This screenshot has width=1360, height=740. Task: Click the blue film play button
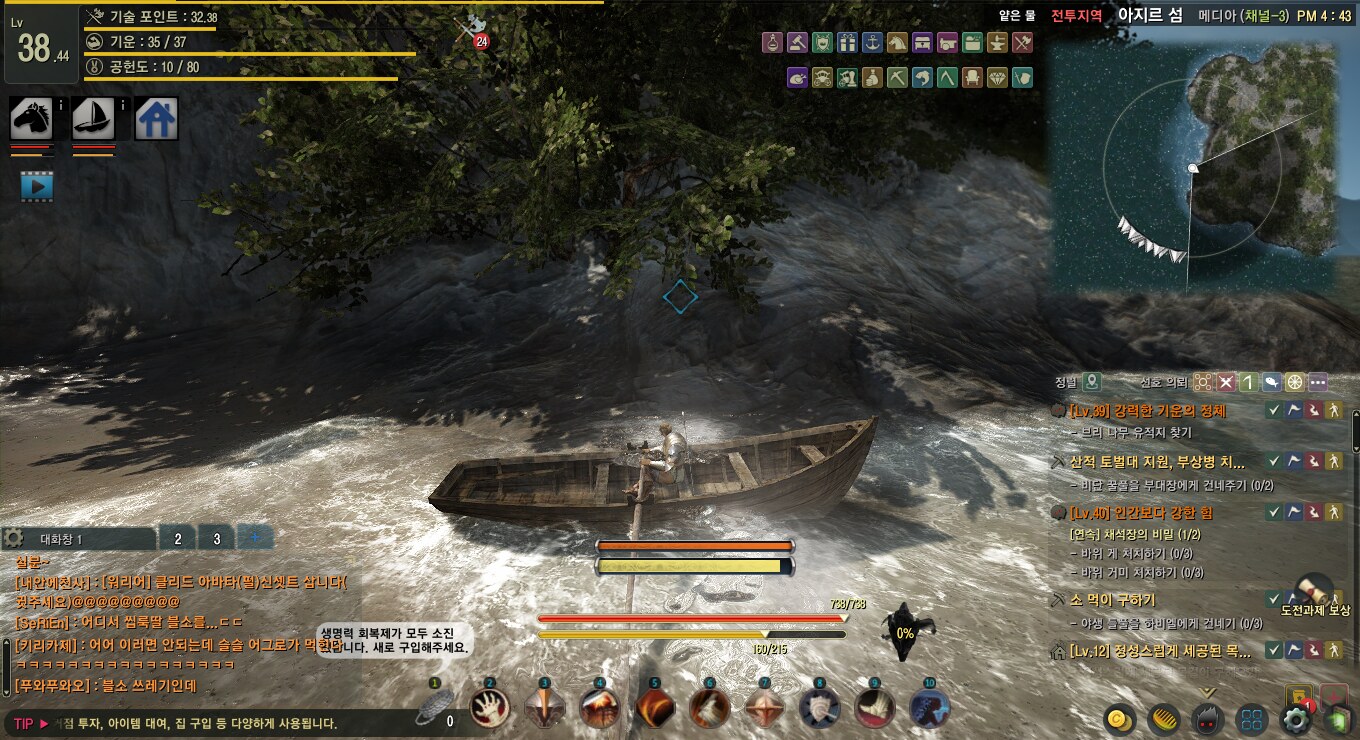pos(37,185)
